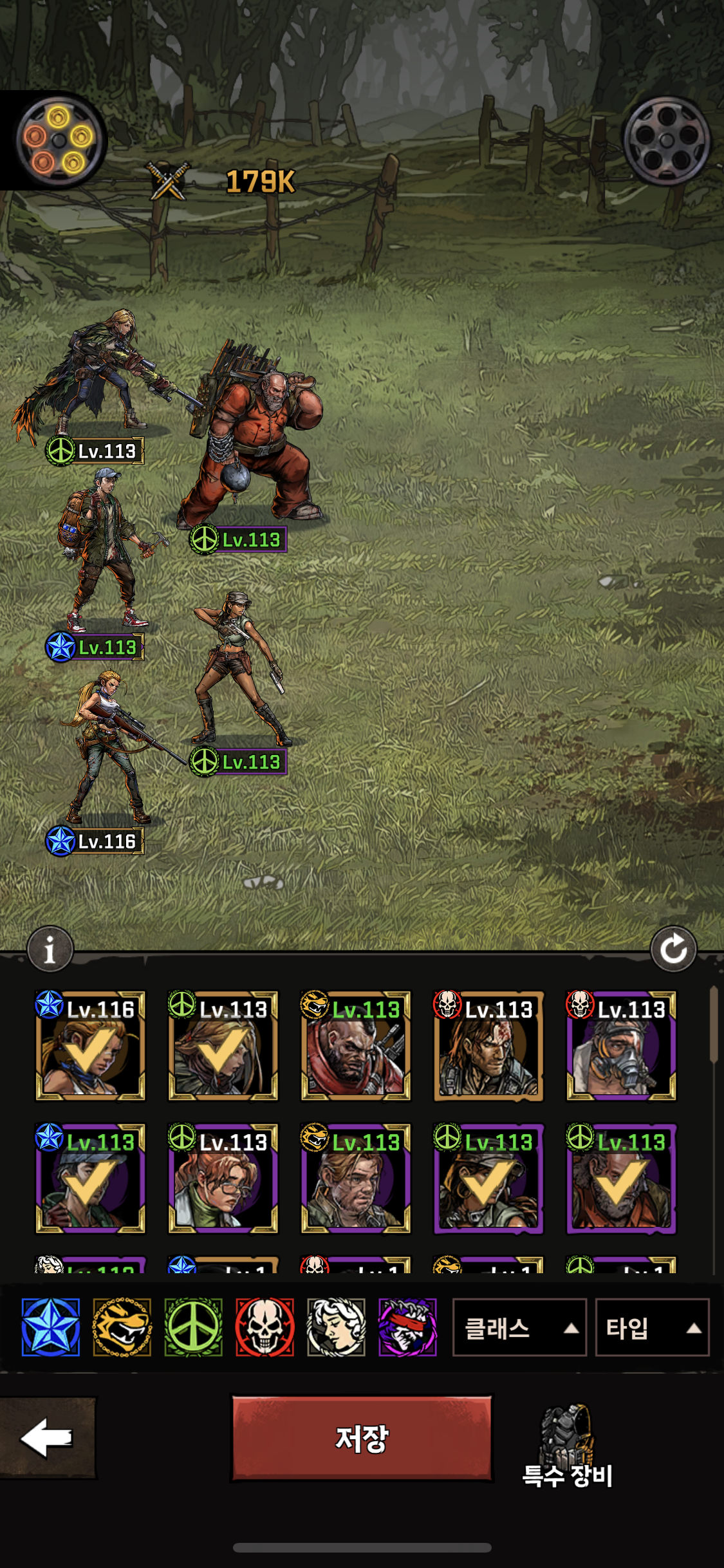Pick the red-armored bearded hero portrait
This screenshot has width=724, height=1568.
[x=355, y=1046]
